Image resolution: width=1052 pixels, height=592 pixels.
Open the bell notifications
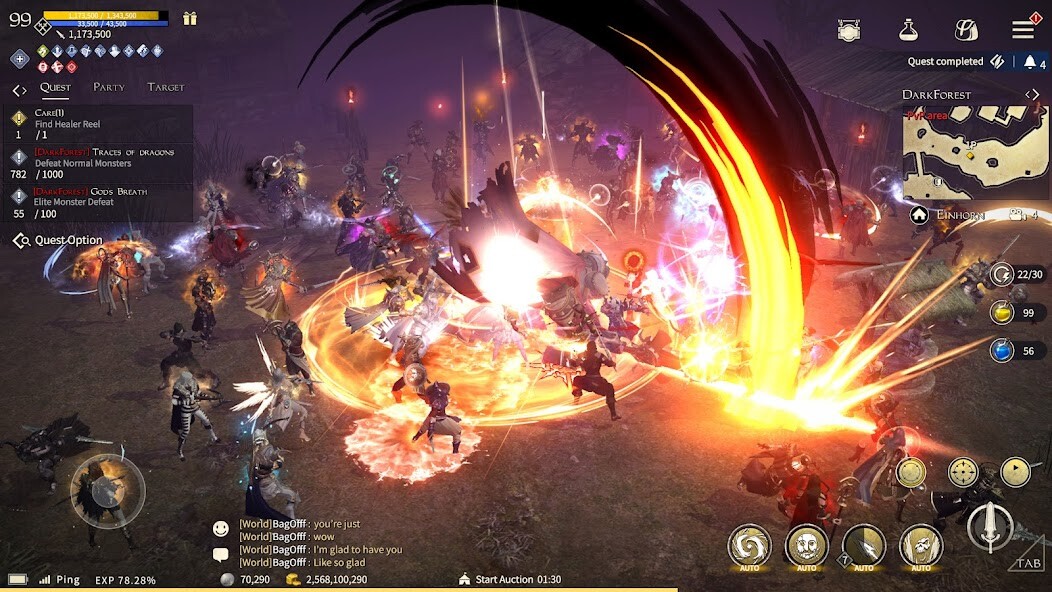(1030, 62)
